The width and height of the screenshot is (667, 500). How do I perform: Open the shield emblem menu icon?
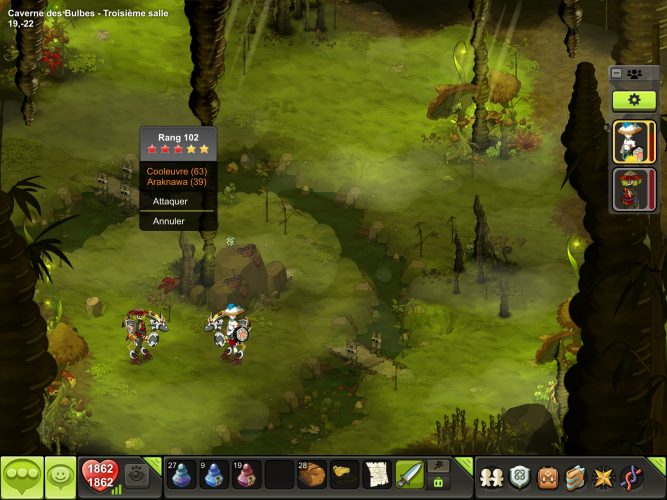coord(518,477)
